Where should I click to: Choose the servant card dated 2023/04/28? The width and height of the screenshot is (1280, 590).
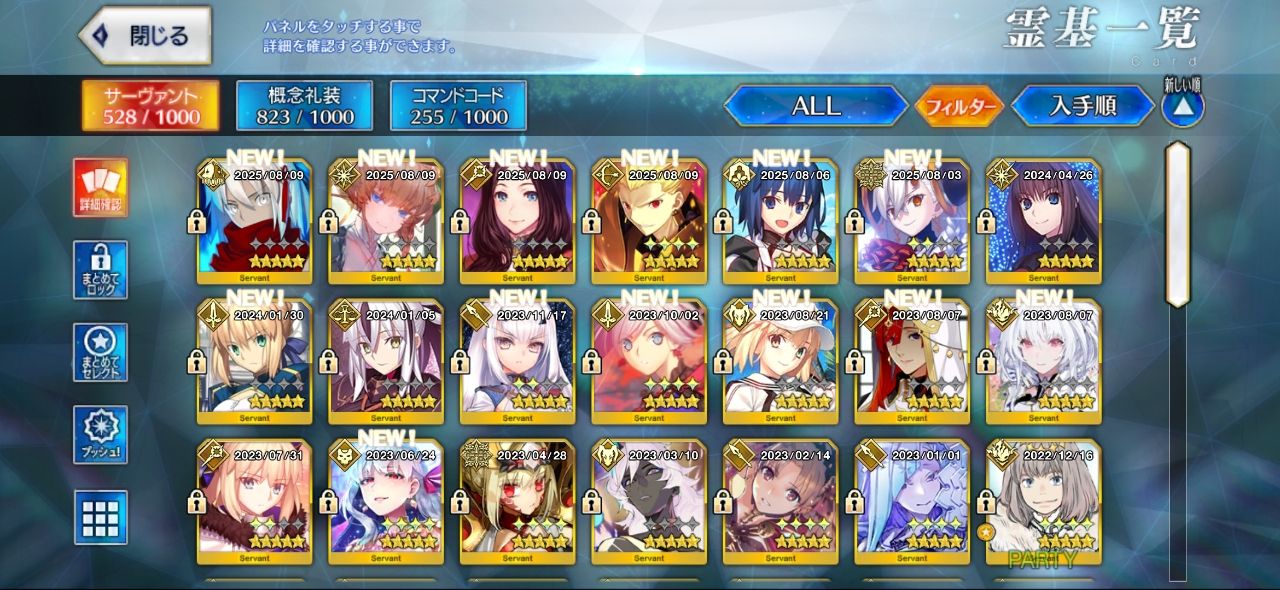coord(518,502)
